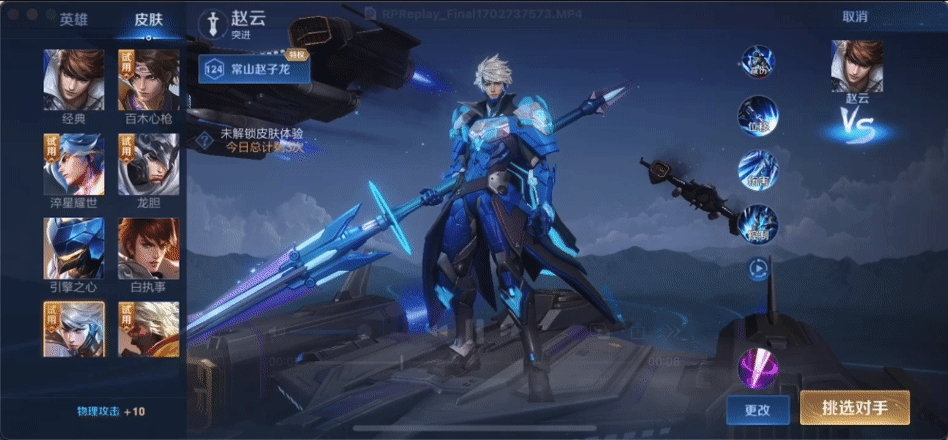Select the purple summoner spell icon
Viewport: 948px width, 440px height.
(757, 367)
